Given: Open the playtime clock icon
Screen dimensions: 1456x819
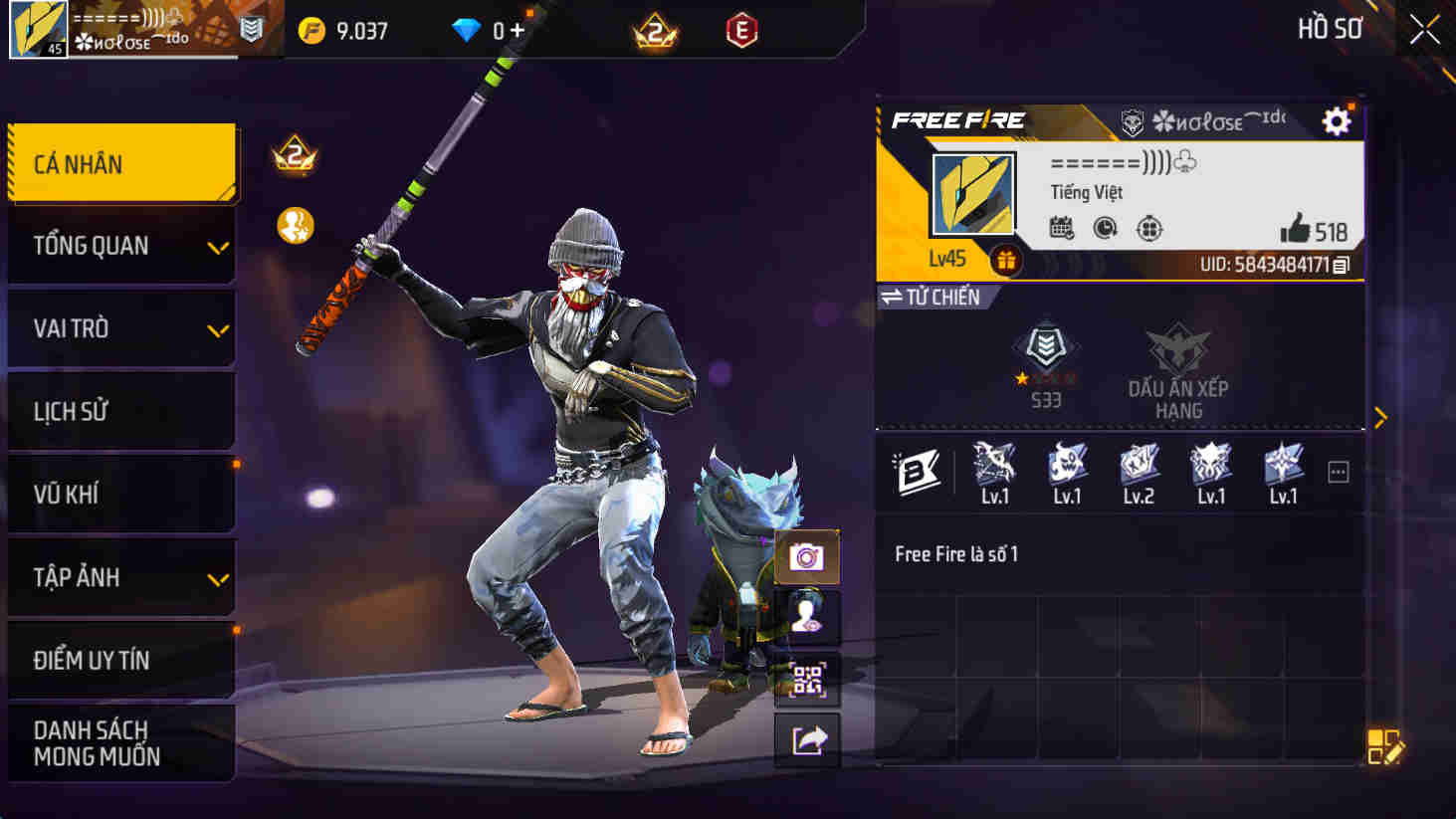Looking at the screenshot, I should (x=1108, y=228).
